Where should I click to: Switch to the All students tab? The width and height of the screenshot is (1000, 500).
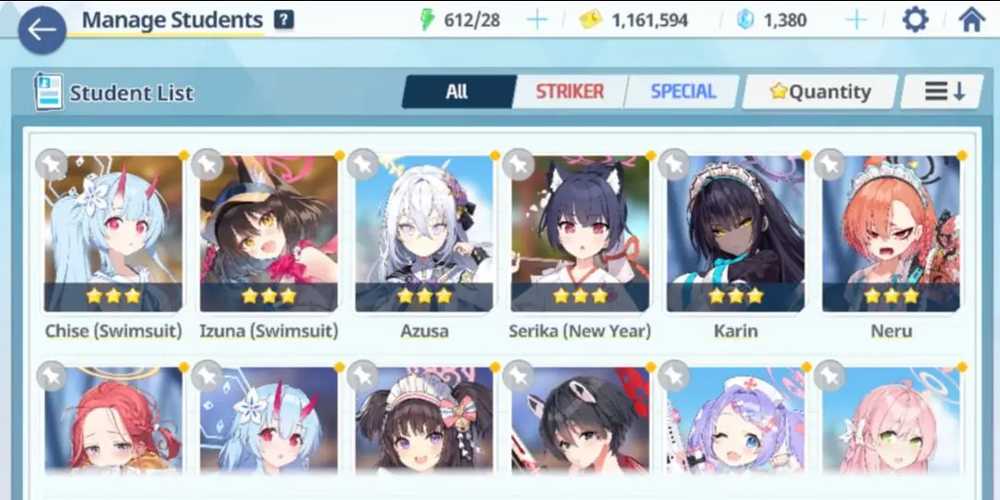point(457,92)
